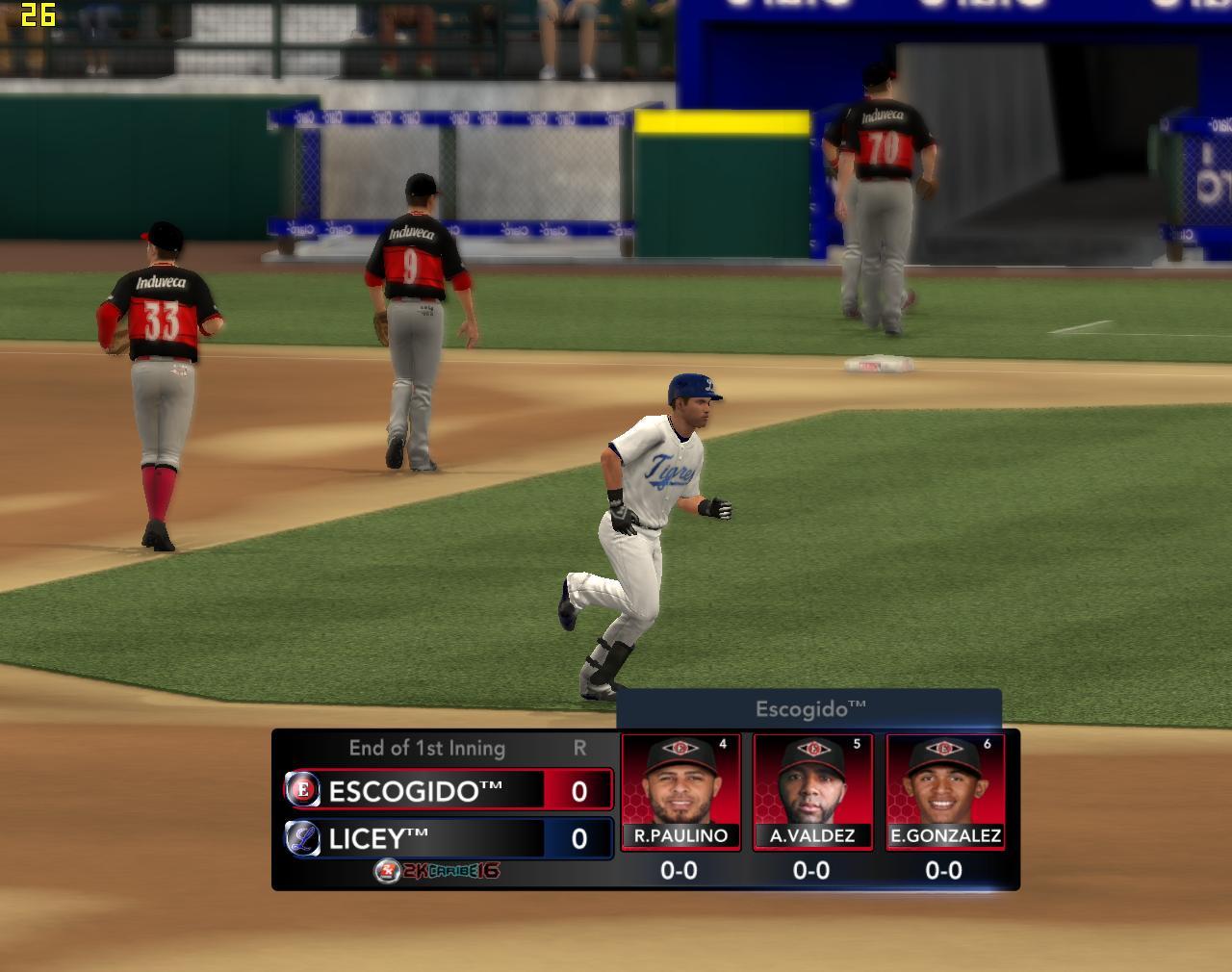This screenshot has height=972, width=1232.
Task: Click the Licey team row
Action: point(449,837)
